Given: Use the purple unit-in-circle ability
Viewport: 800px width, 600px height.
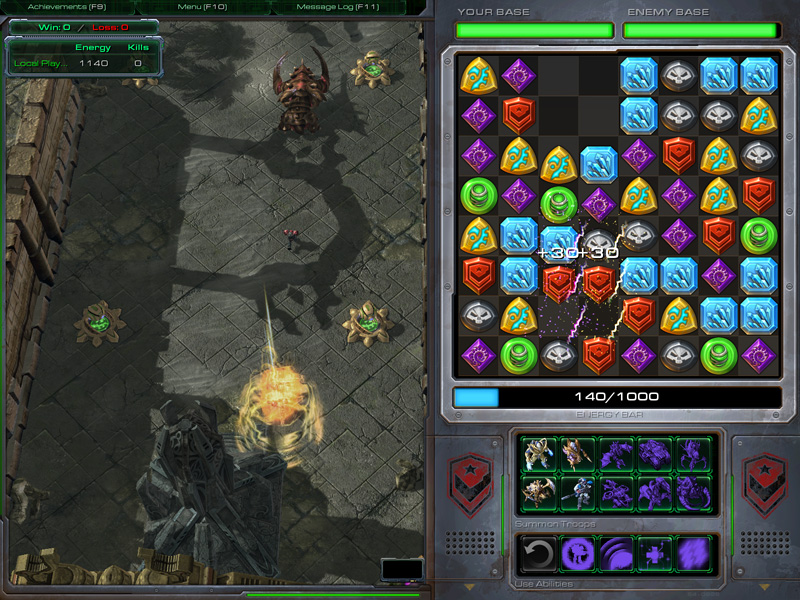Looking at the screenshot, I should pyautogui.click(x=577, y=553).
